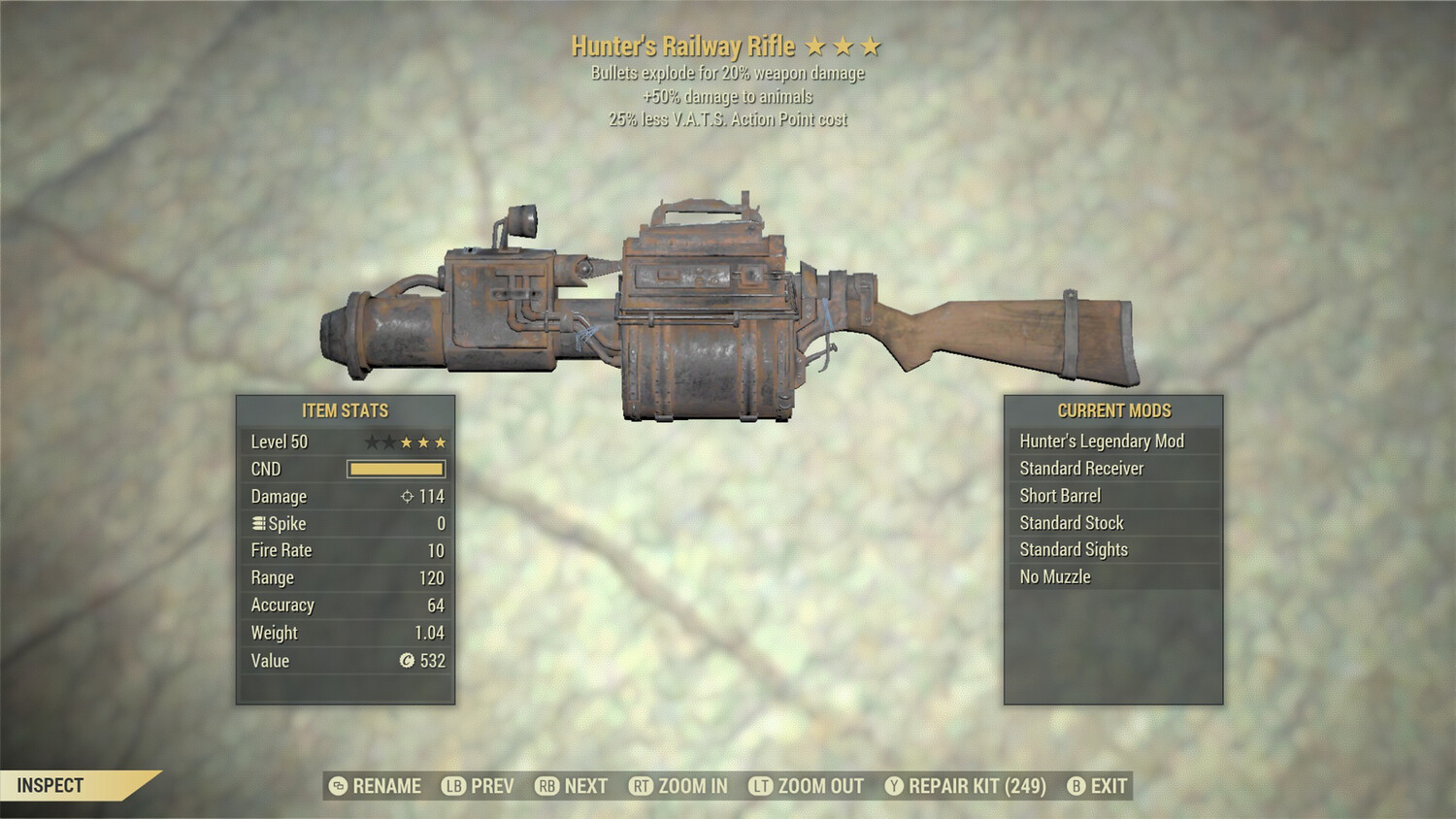Toggle the last star on the Level row
This screenshot has width=1456, height=819.
pyautogui.click(x=439, y=442)
